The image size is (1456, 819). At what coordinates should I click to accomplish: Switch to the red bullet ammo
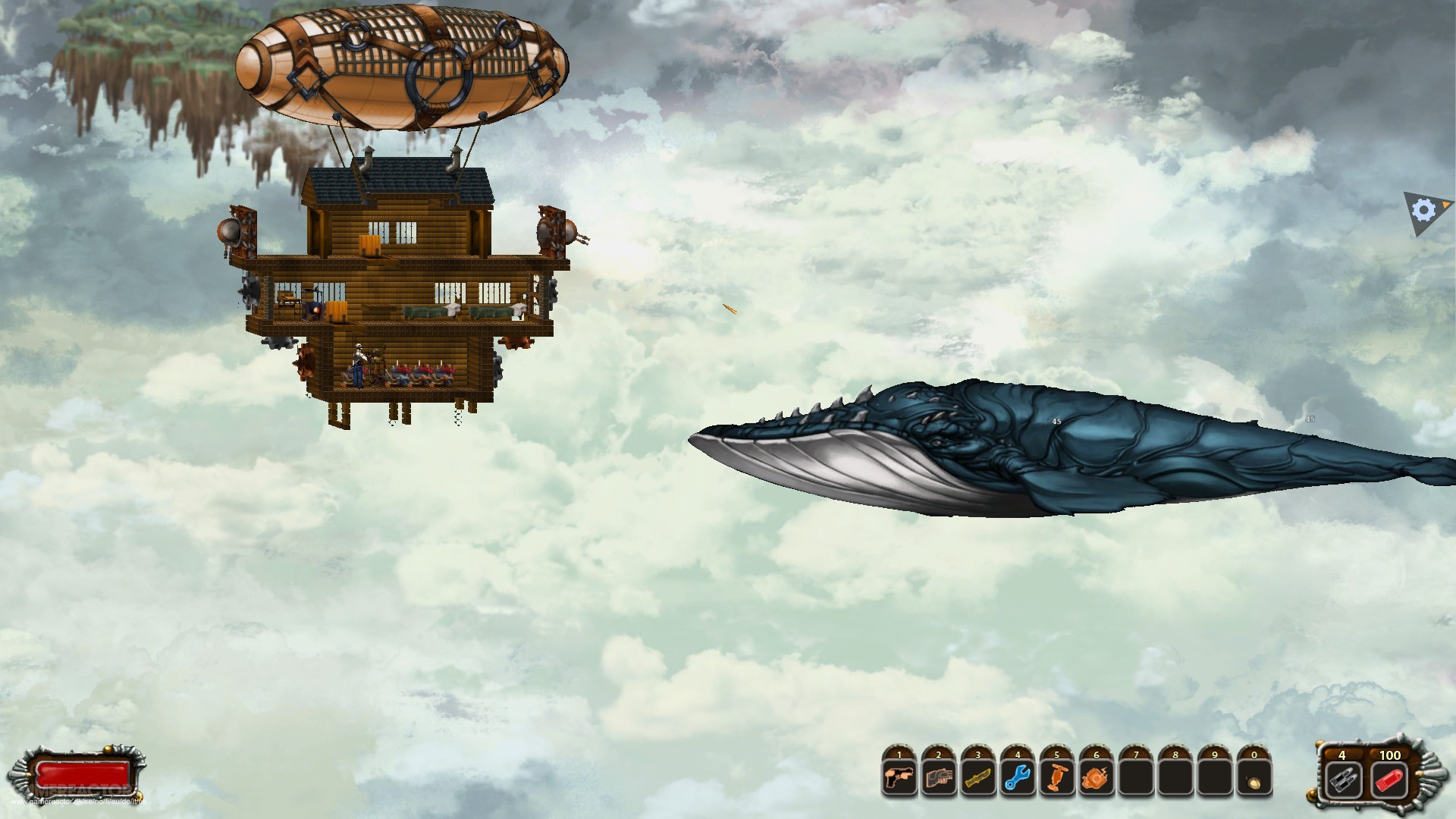[x=1389, y=780]
